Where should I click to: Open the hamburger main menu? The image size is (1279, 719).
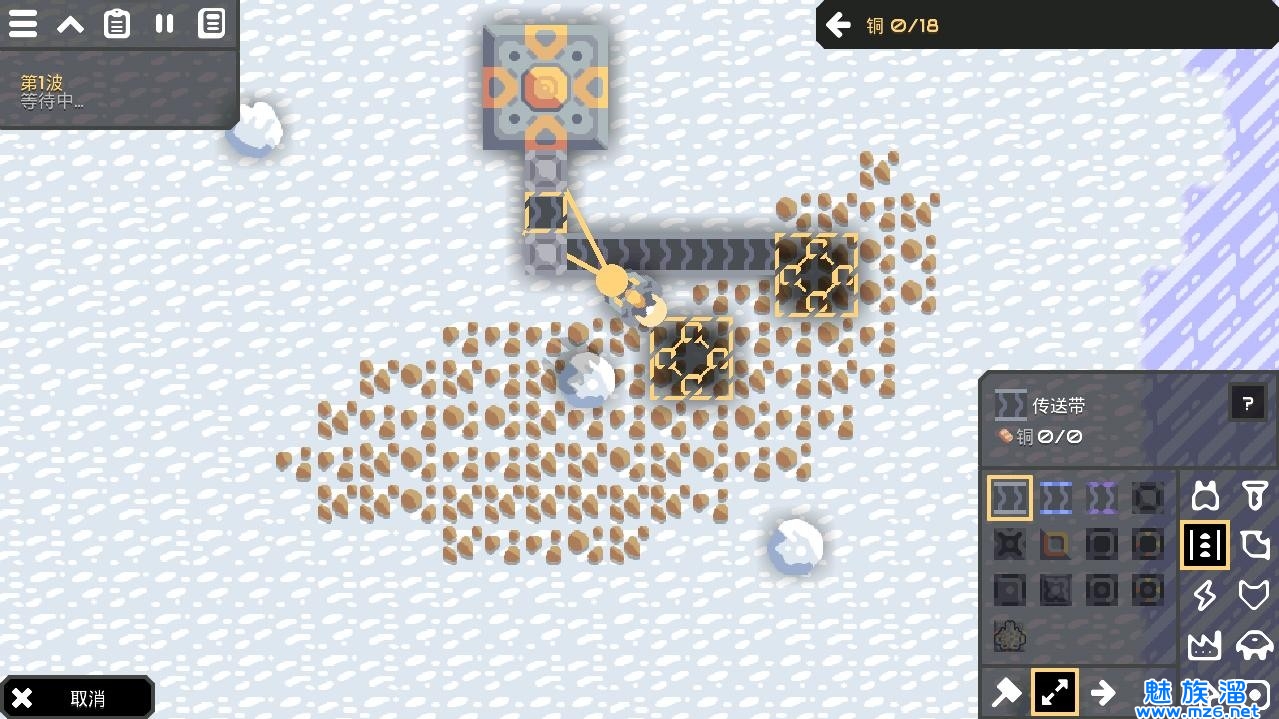[x=23, y=24]
